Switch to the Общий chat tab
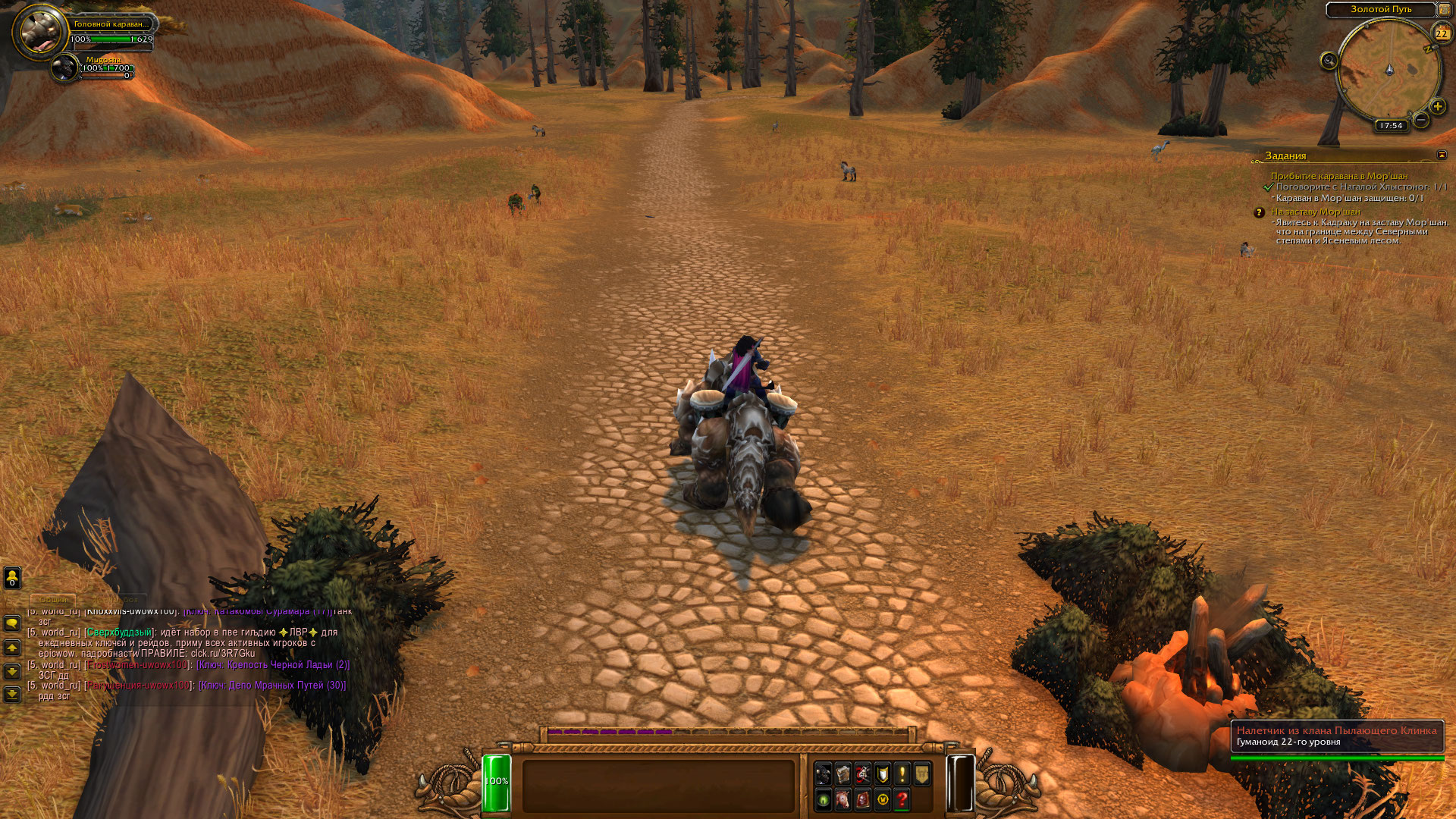 click(x=53, y=600)
